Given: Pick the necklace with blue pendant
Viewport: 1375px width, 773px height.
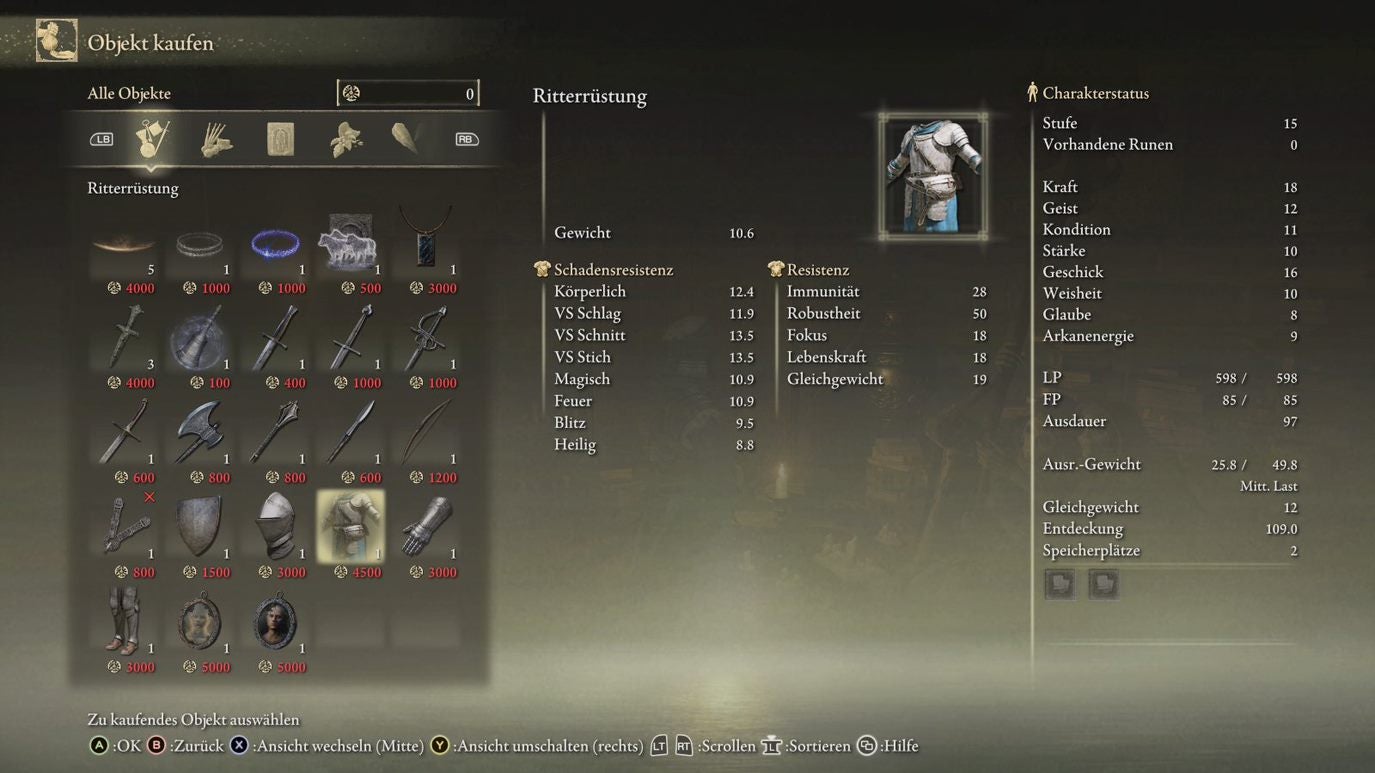Looking at the screenshot, I should coord(426,241).
